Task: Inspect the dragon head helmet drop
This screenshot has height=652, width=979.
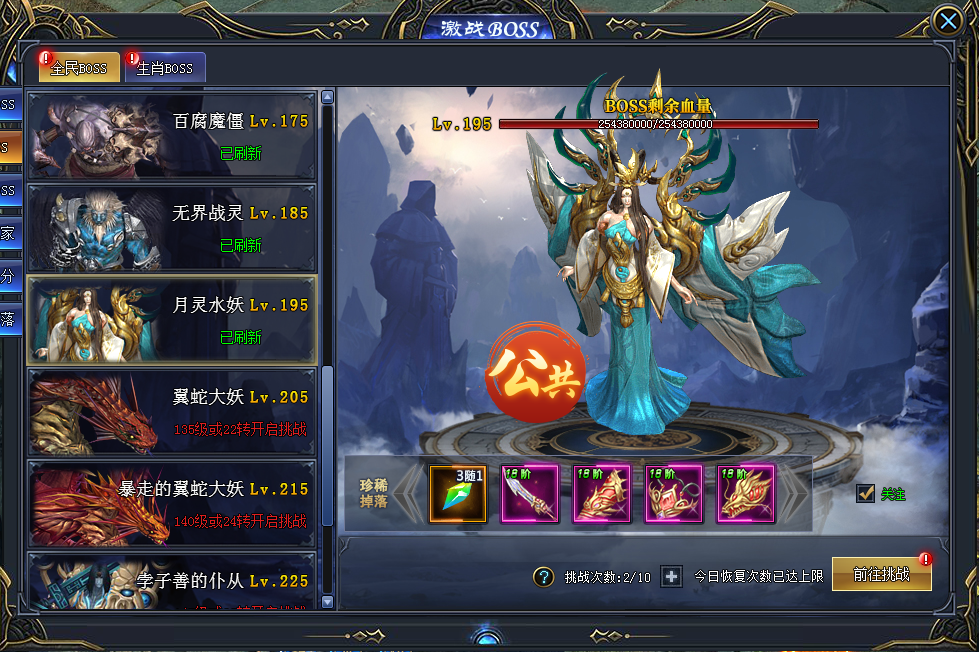Action: 746,494
